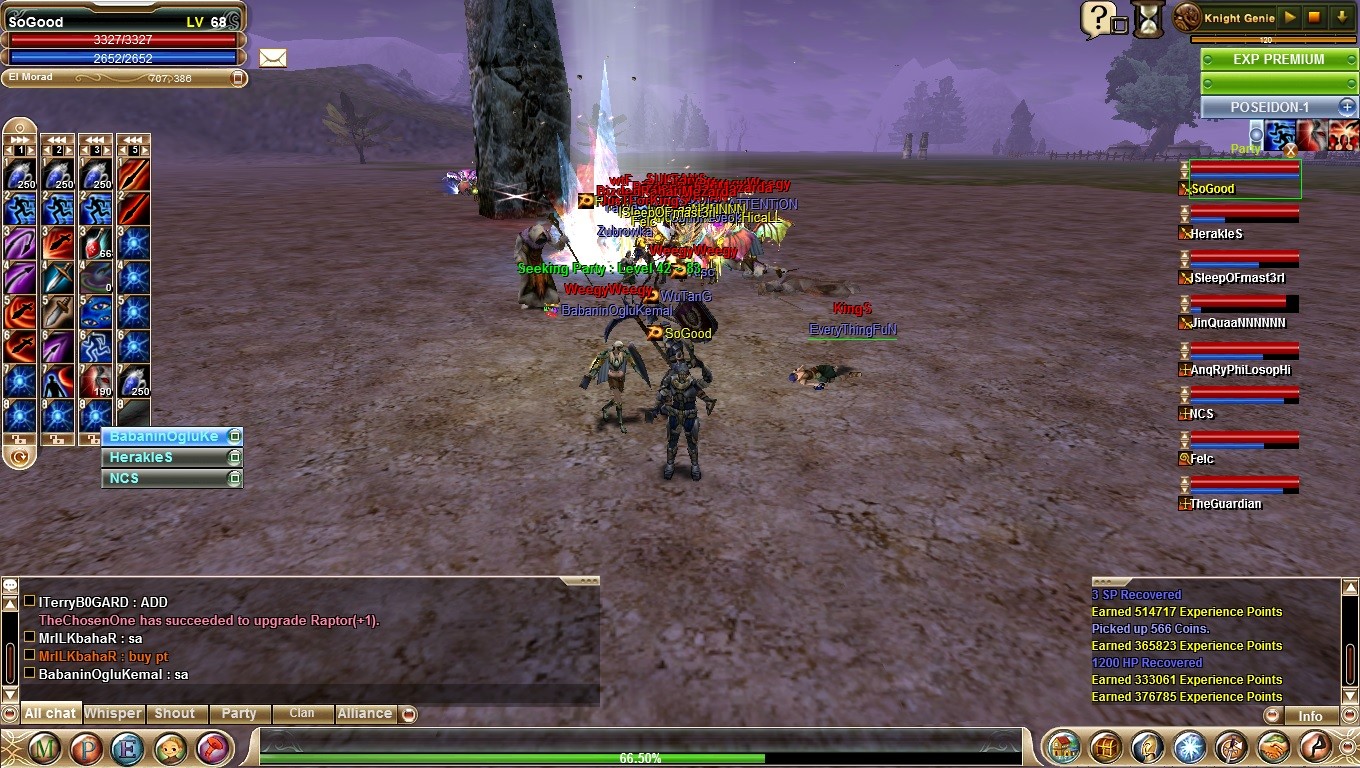Select the Clan chat tab
Image resolution: width=1360 pixels, height=768 pixels.
[x=301, y=714]
